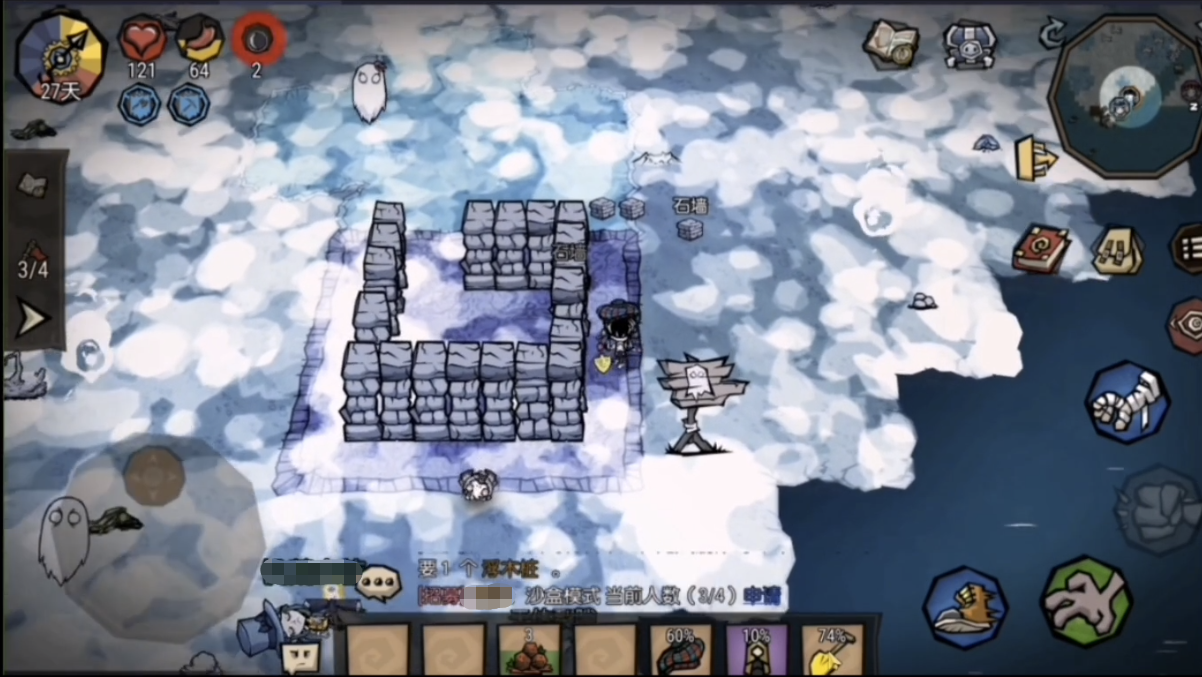Open the map and coin book icon
Screen dimensions: 1202x677
point(891,43)
